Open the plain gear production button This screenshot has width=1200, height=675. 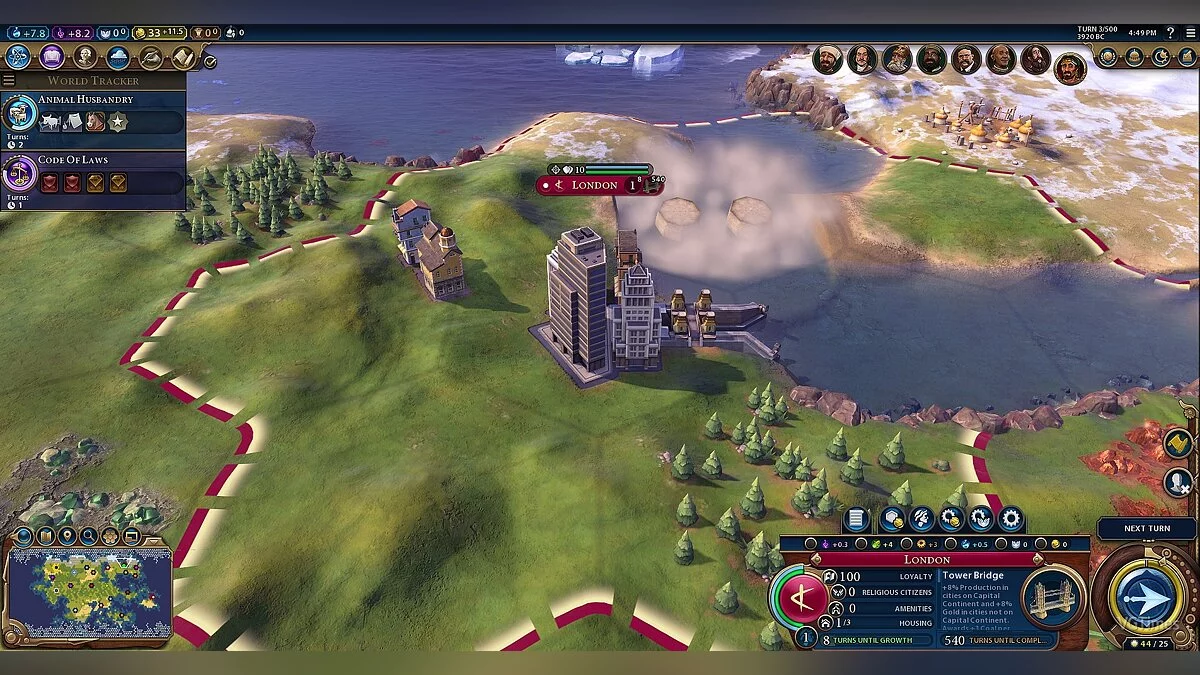(x=1011, y=519)
